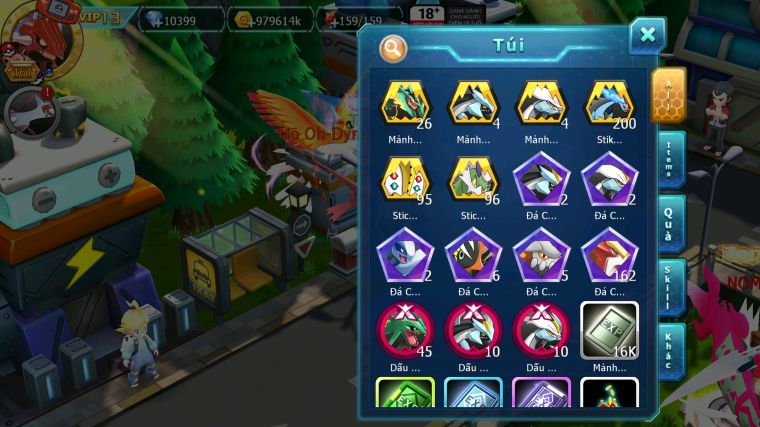Select the green Rayquaza mark with count 45
Screen dimensions: 760x427
pos(405,330)
